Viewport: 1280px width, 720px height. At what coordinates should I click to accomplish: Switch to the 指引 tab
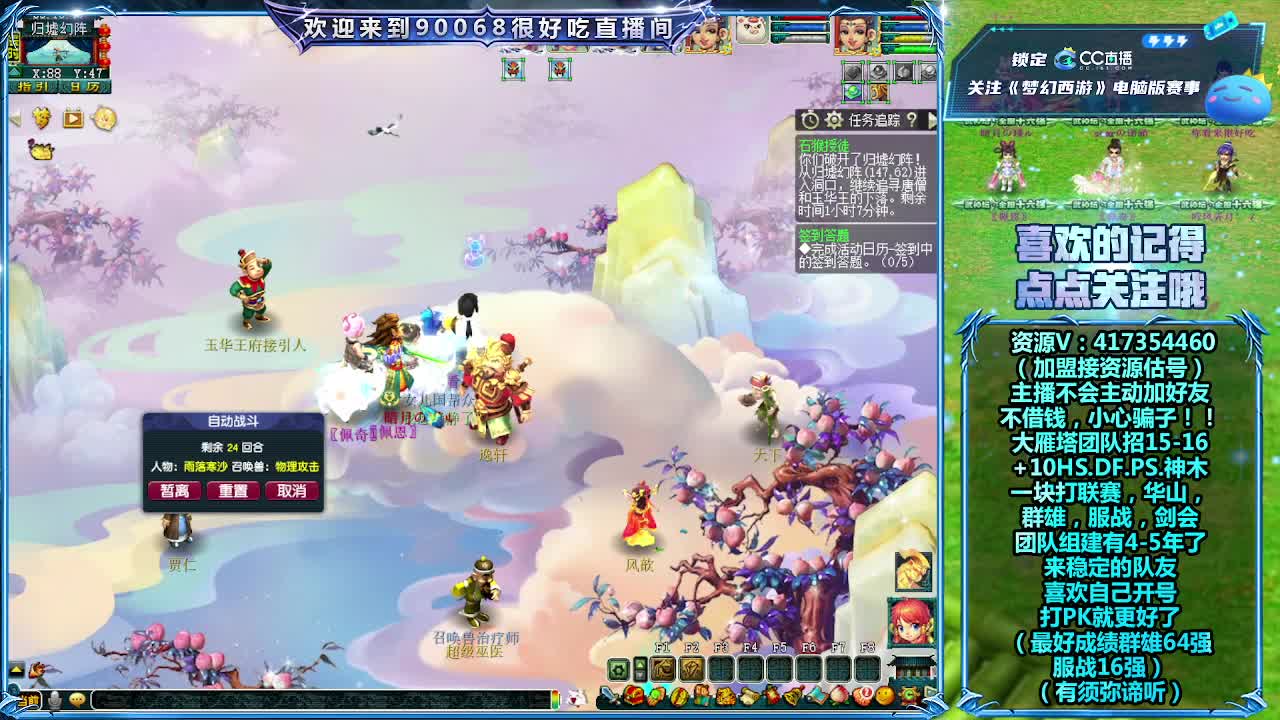(31, 86)
